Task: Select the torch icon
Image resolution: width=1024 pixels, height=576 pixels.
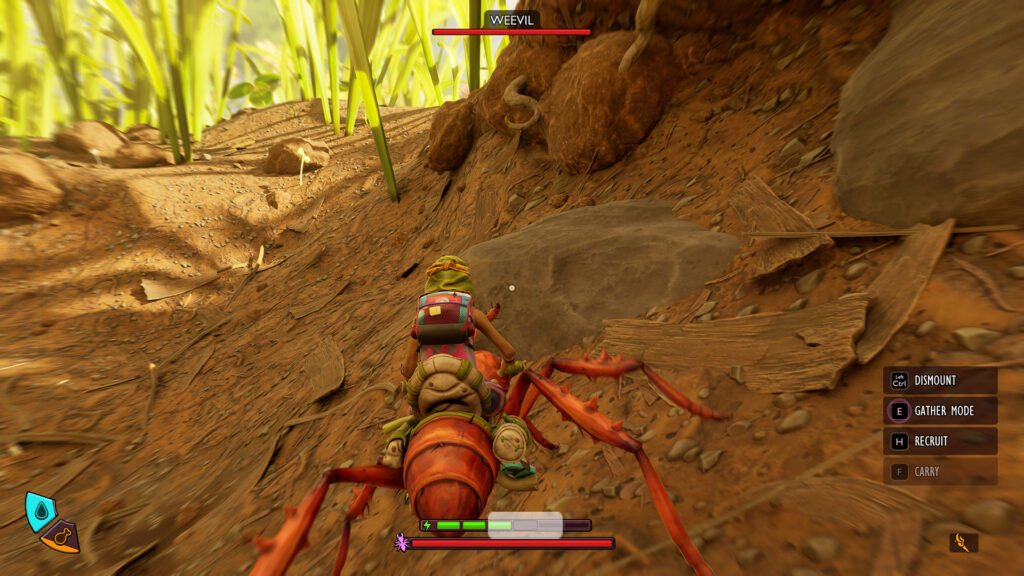Action: coord(963,543)
